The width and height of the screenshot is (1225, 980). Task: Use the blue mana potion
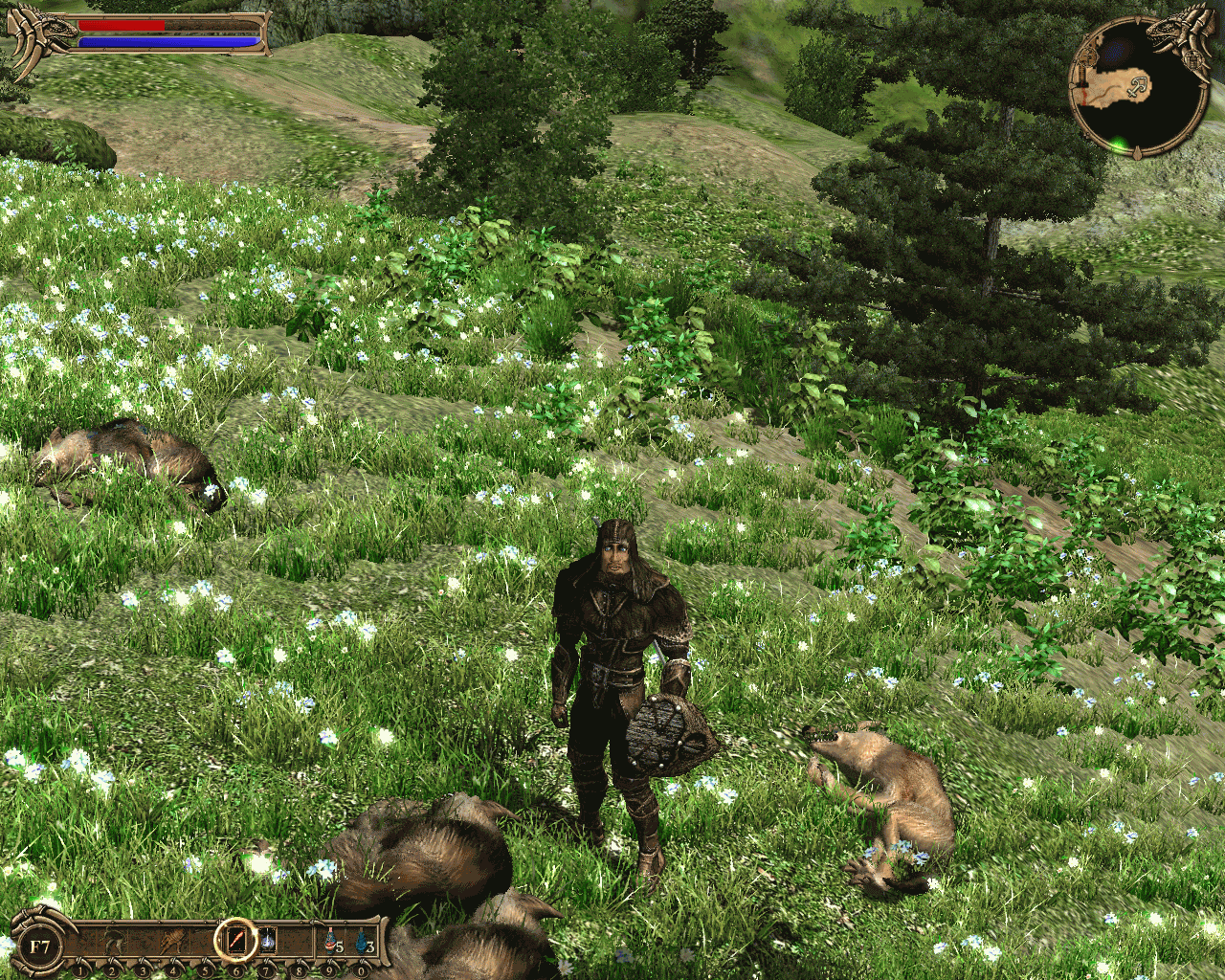(363, 942)
